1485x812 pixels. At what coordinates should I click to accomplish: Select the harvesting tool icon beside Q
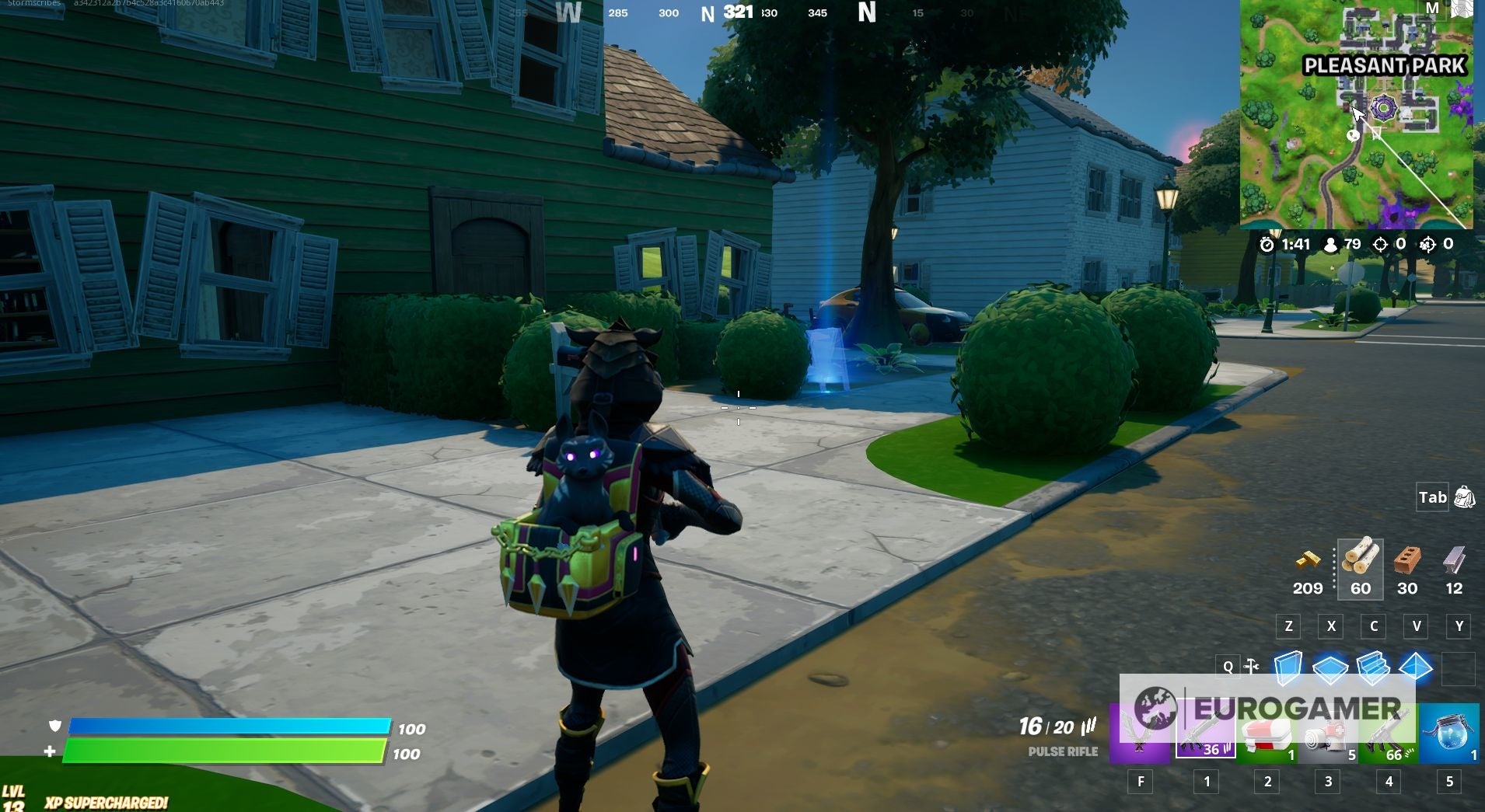[x=1253, y=666]
